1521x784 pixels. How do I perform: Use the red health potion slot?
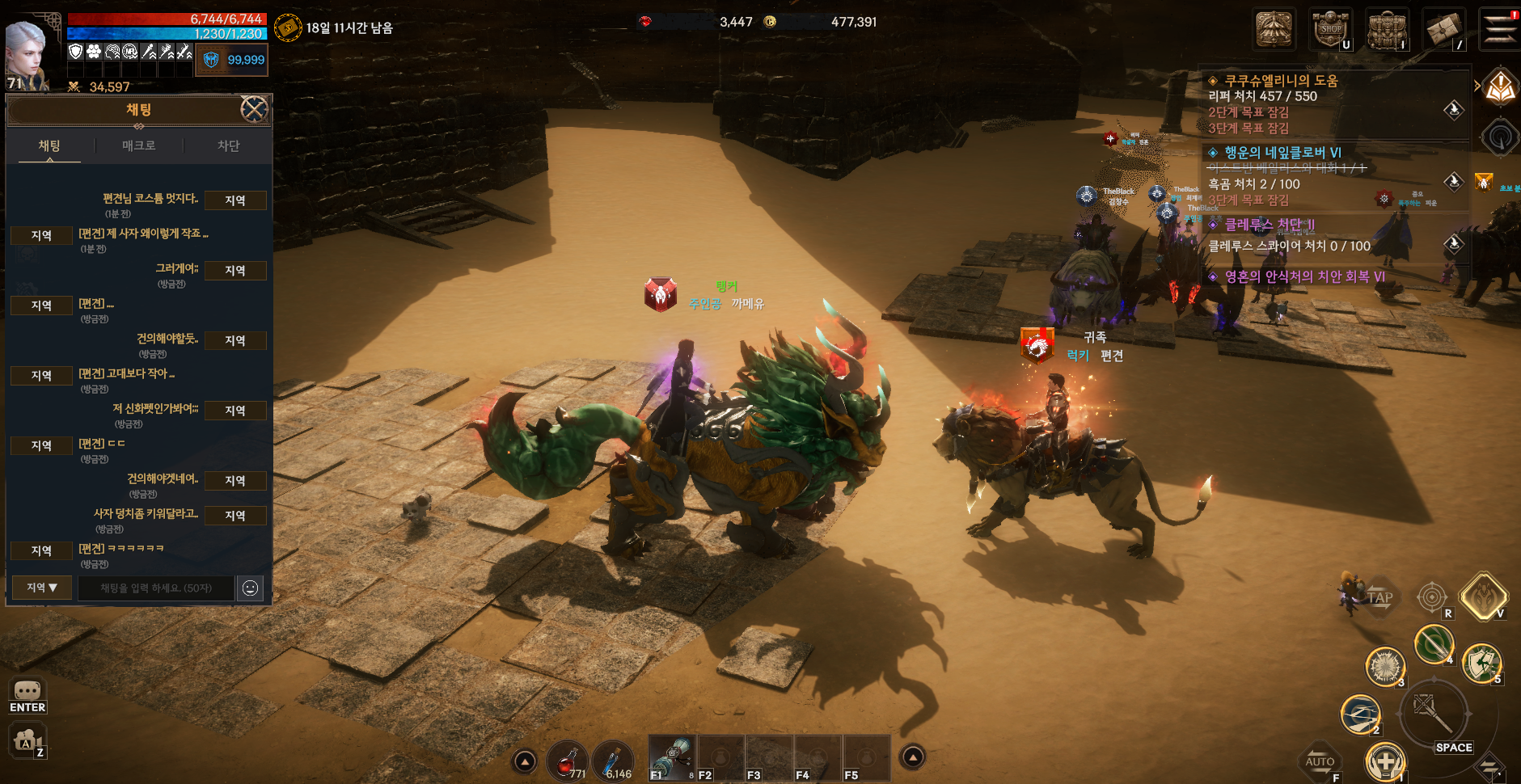pyautogui.click(x=568, y=761)
